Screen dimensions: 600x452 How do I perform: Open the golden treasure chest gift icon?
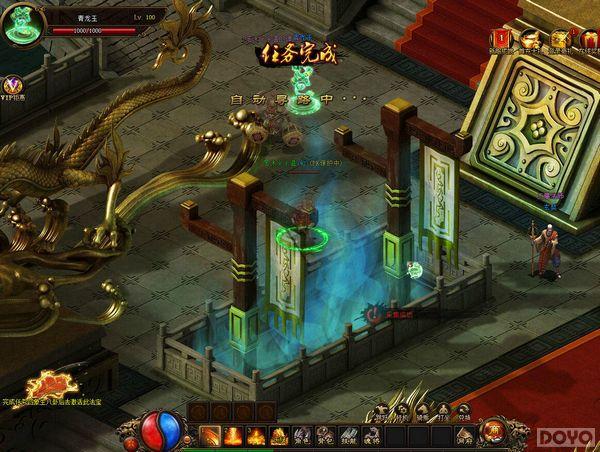tap(558, 36)
